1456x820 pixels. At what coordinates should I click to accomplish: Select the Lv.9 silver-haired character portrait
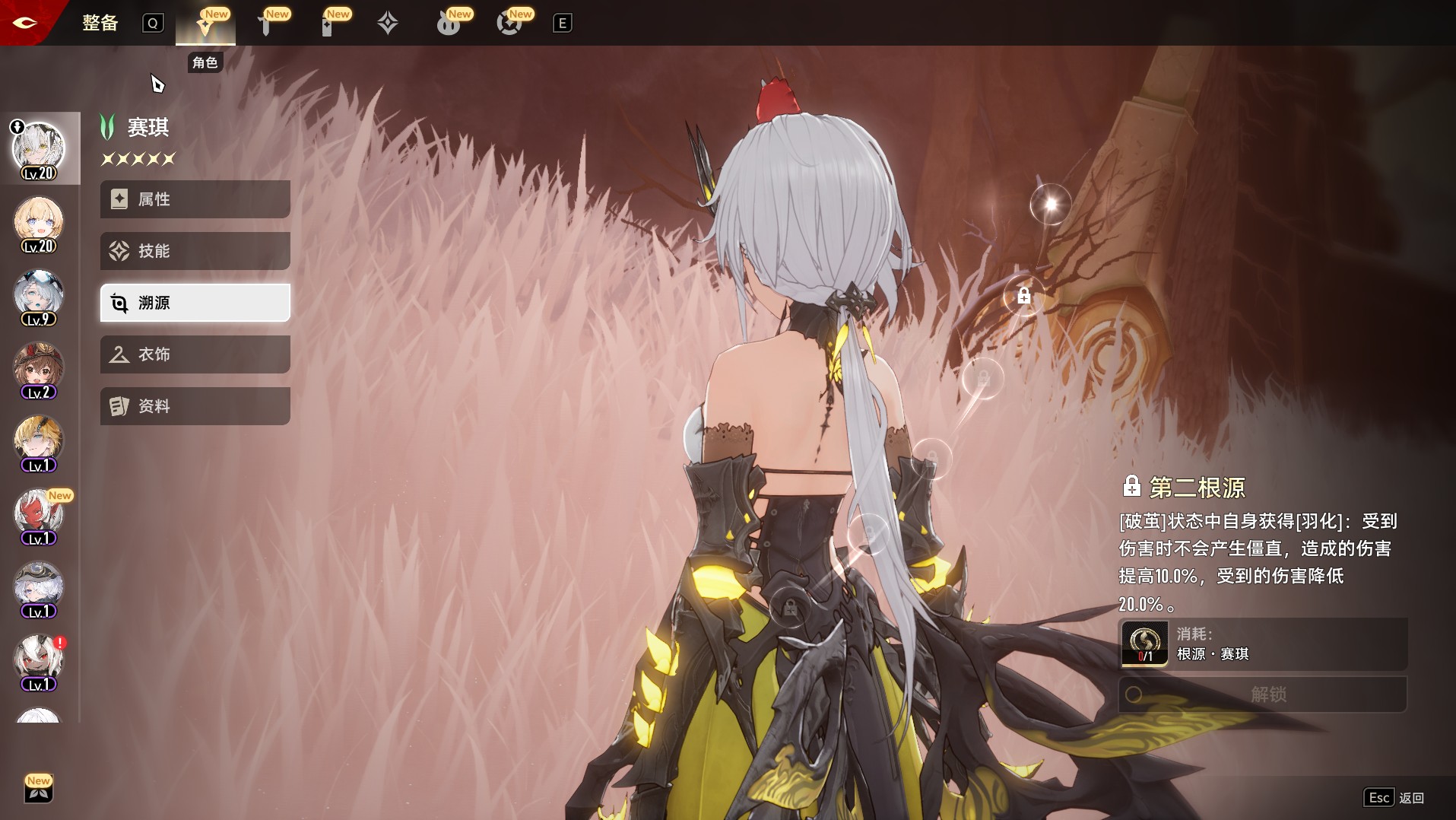(39, 297)
